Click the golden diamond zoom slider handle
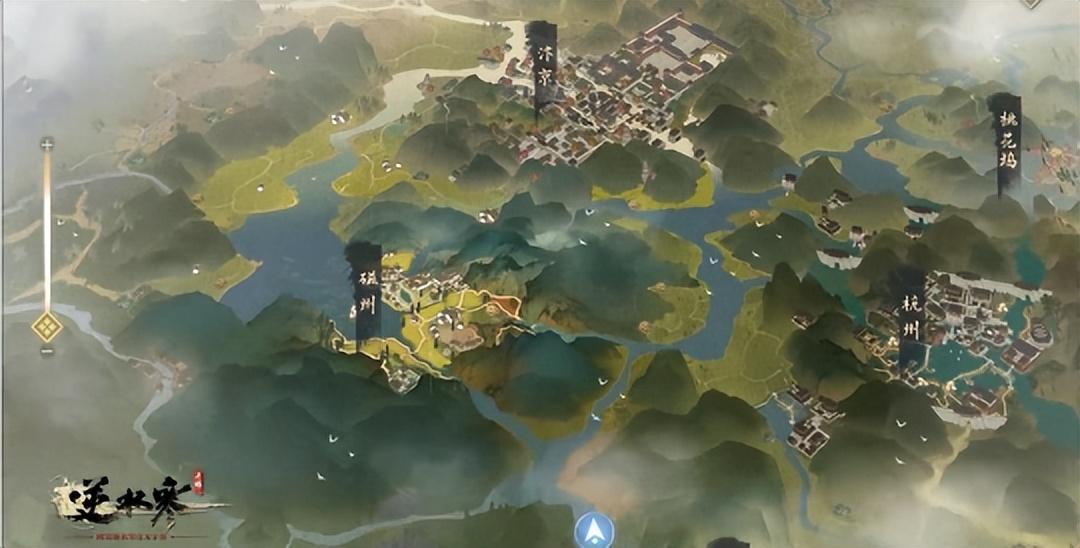 click(x=46, y=326)
